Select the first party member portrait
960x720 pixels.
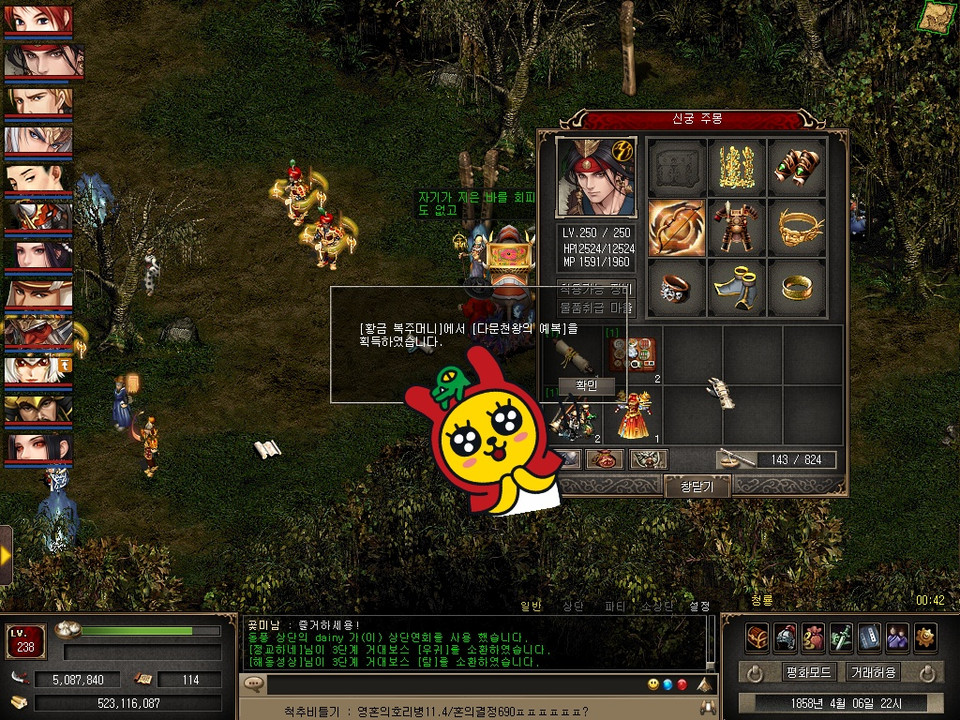pos(38,20)
